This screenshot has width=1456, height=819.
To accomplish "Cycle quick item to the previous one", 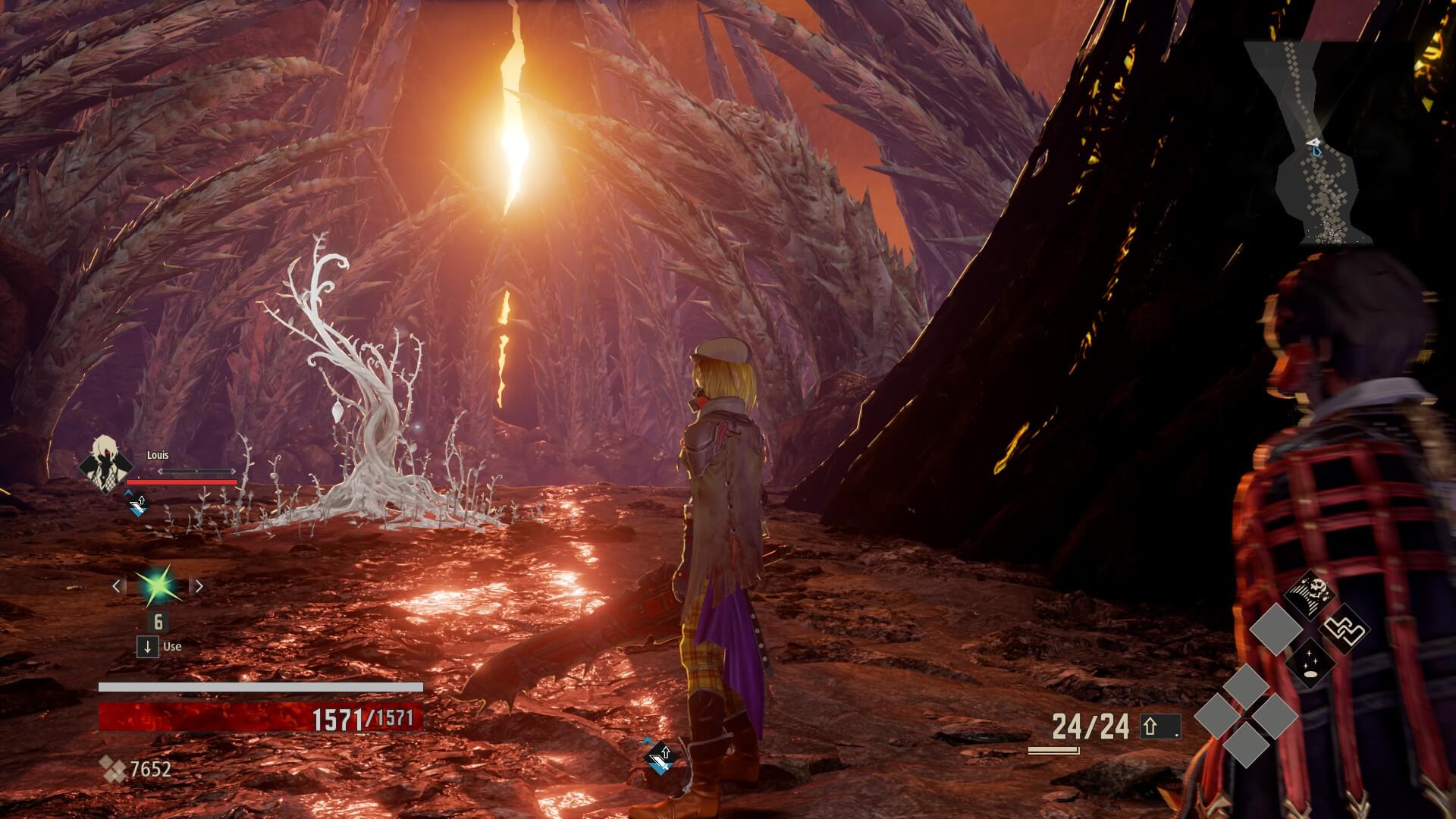I will pyautogui.click(x=116, y=585).
